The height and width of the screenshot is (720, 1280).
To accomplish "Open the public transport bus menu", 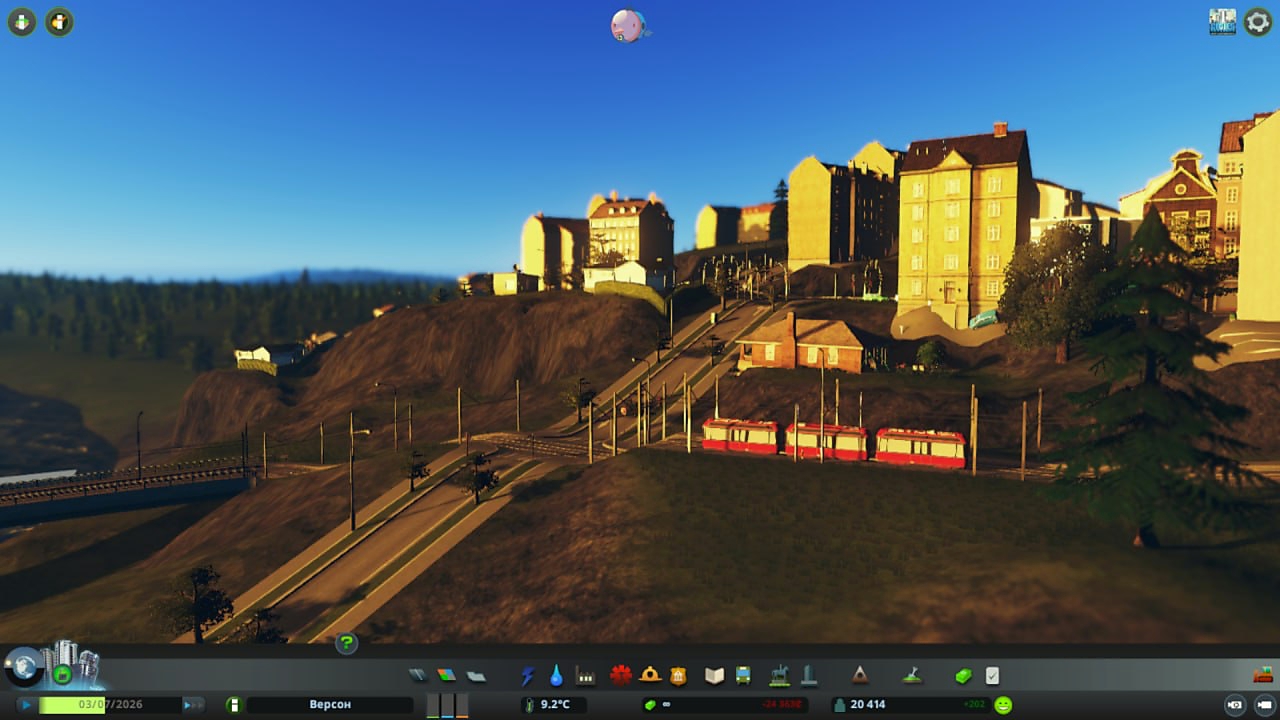I will point(743,676).
